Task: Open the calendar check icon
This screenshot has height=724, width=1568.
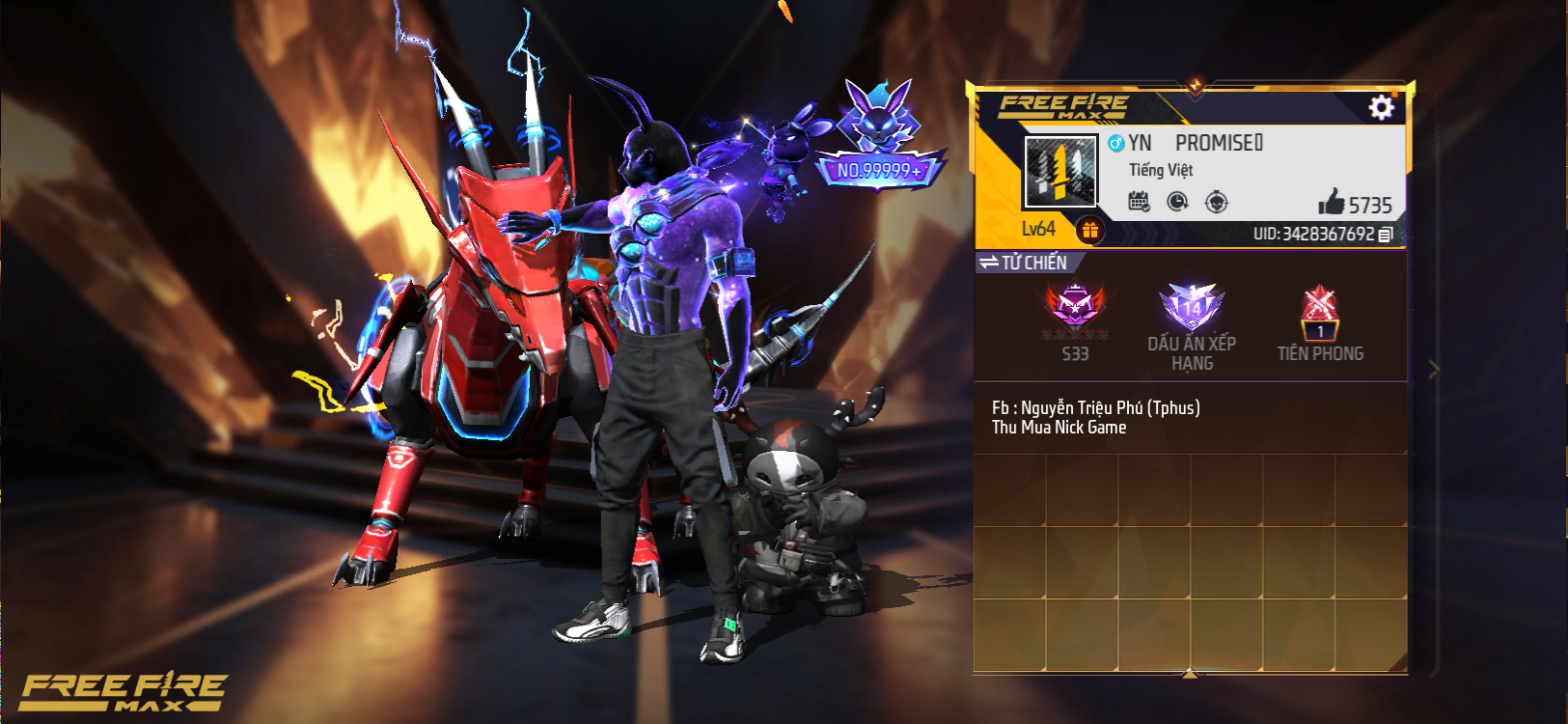Action: tap(1139, 202)
